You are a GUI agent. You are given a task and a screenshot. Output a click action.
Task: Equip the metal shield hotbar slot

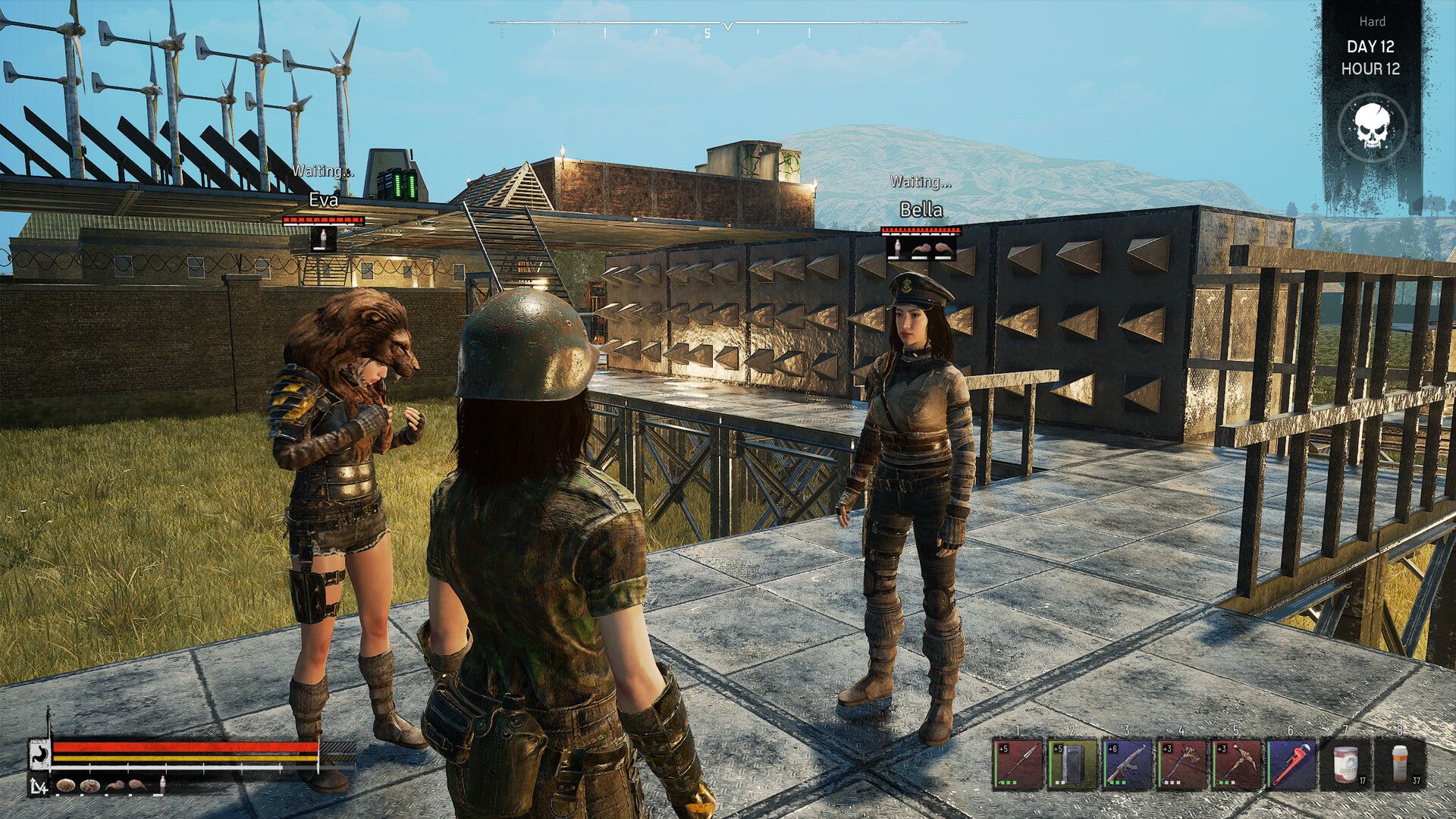tap(1072, 764)
